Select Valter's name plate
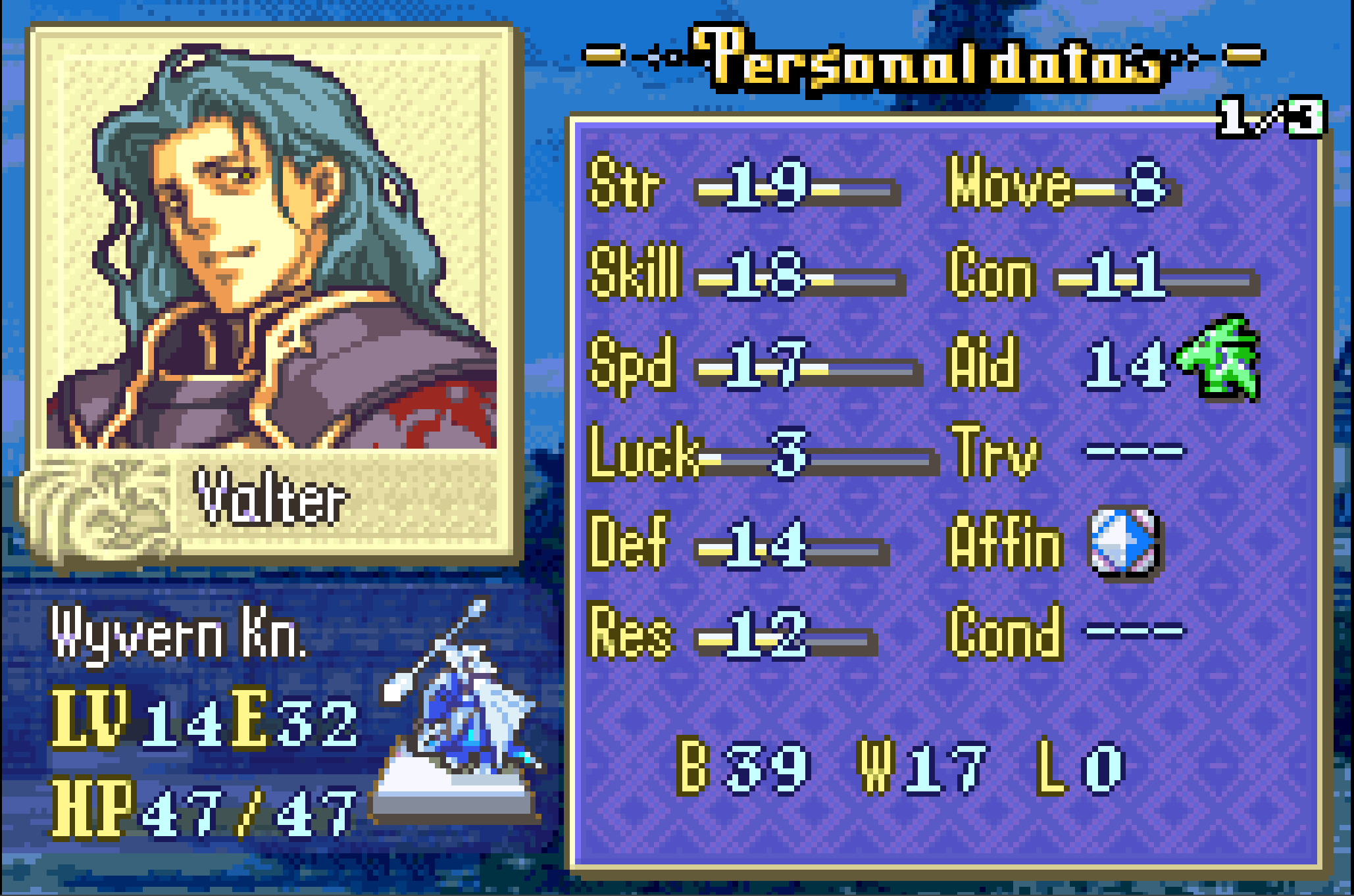The image size is (1354, 896). 270,498
